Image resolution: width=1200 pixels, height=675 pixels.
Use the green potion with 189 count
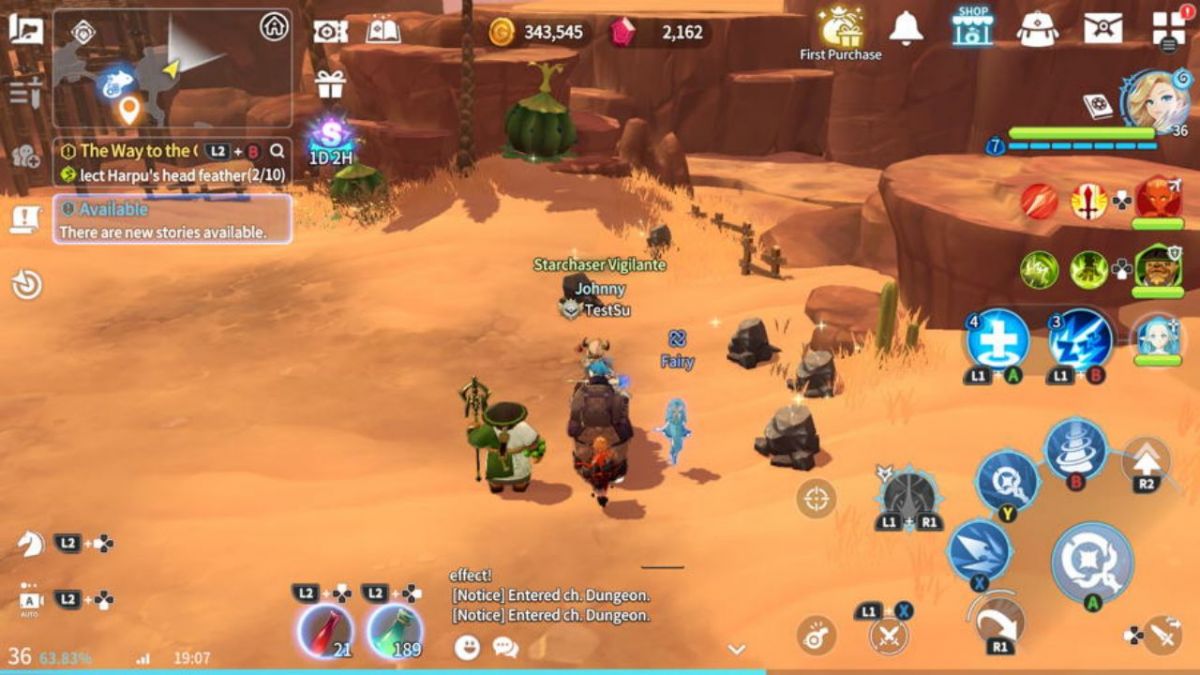coord(394,630)
